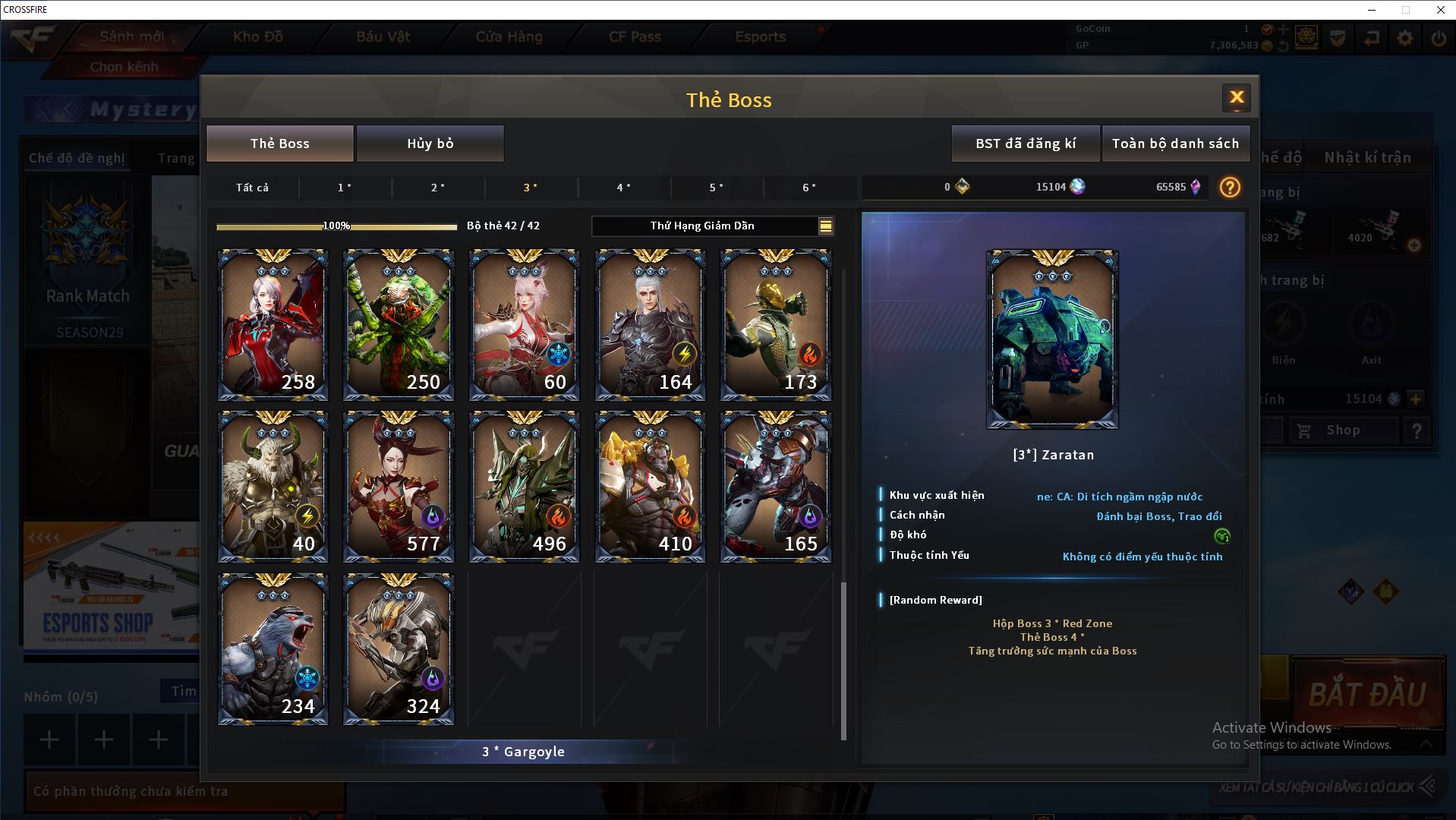This screenshot has width=1456, height=820.
Task: Choose the green spider boss card 250
Action: pyautogui.click(x=399, y=325)
